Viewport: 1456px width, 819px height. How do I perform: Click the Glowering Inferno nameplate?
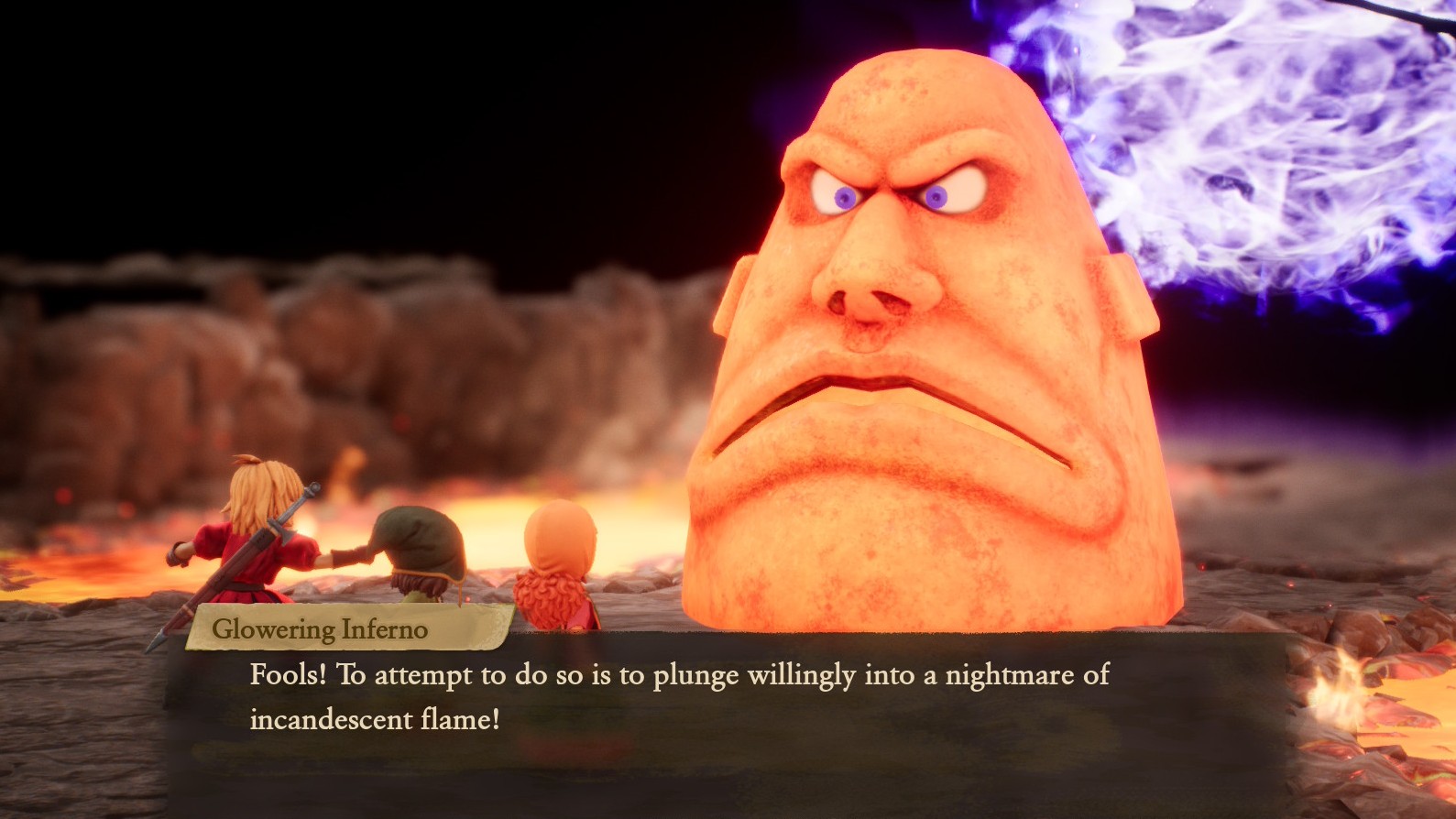[x=323, y=629]
